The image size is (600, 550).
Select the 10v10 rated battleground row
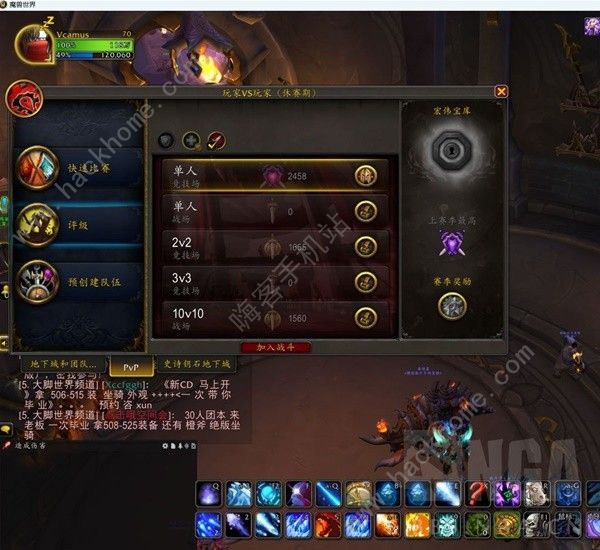click(x=275, y=317)
